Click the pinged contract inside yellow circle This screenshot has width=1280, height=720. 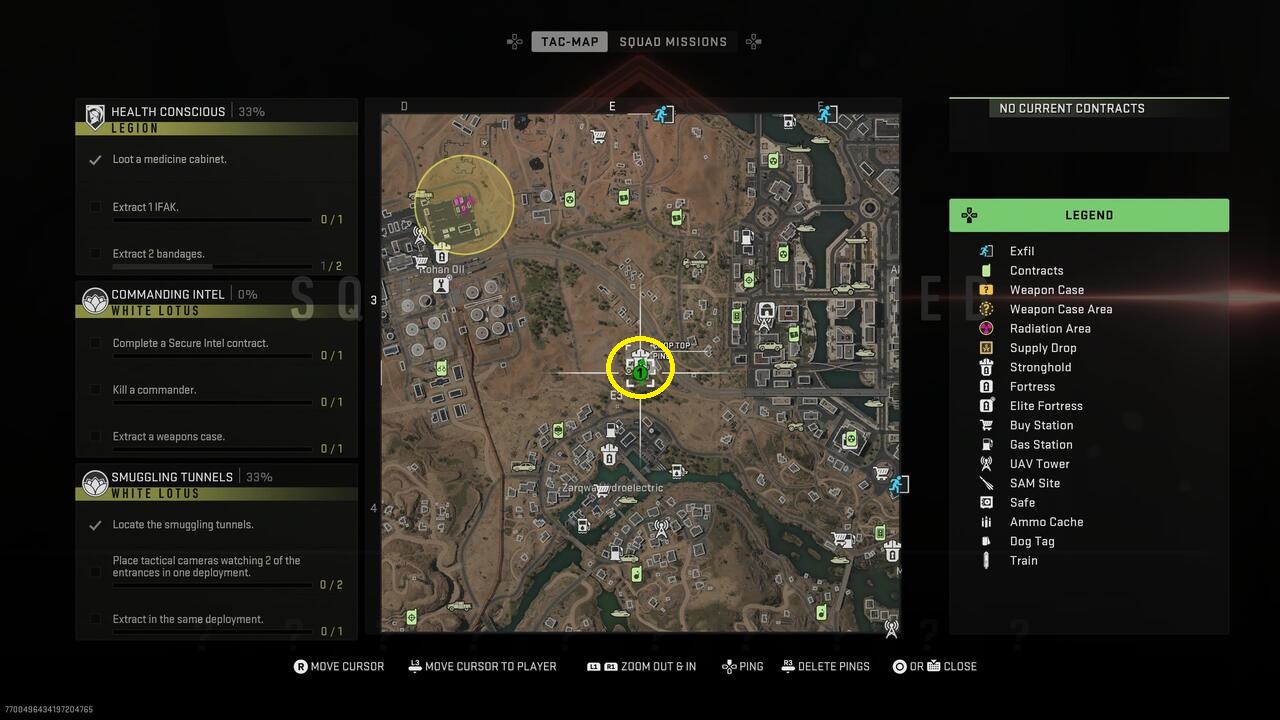point(640,368)
